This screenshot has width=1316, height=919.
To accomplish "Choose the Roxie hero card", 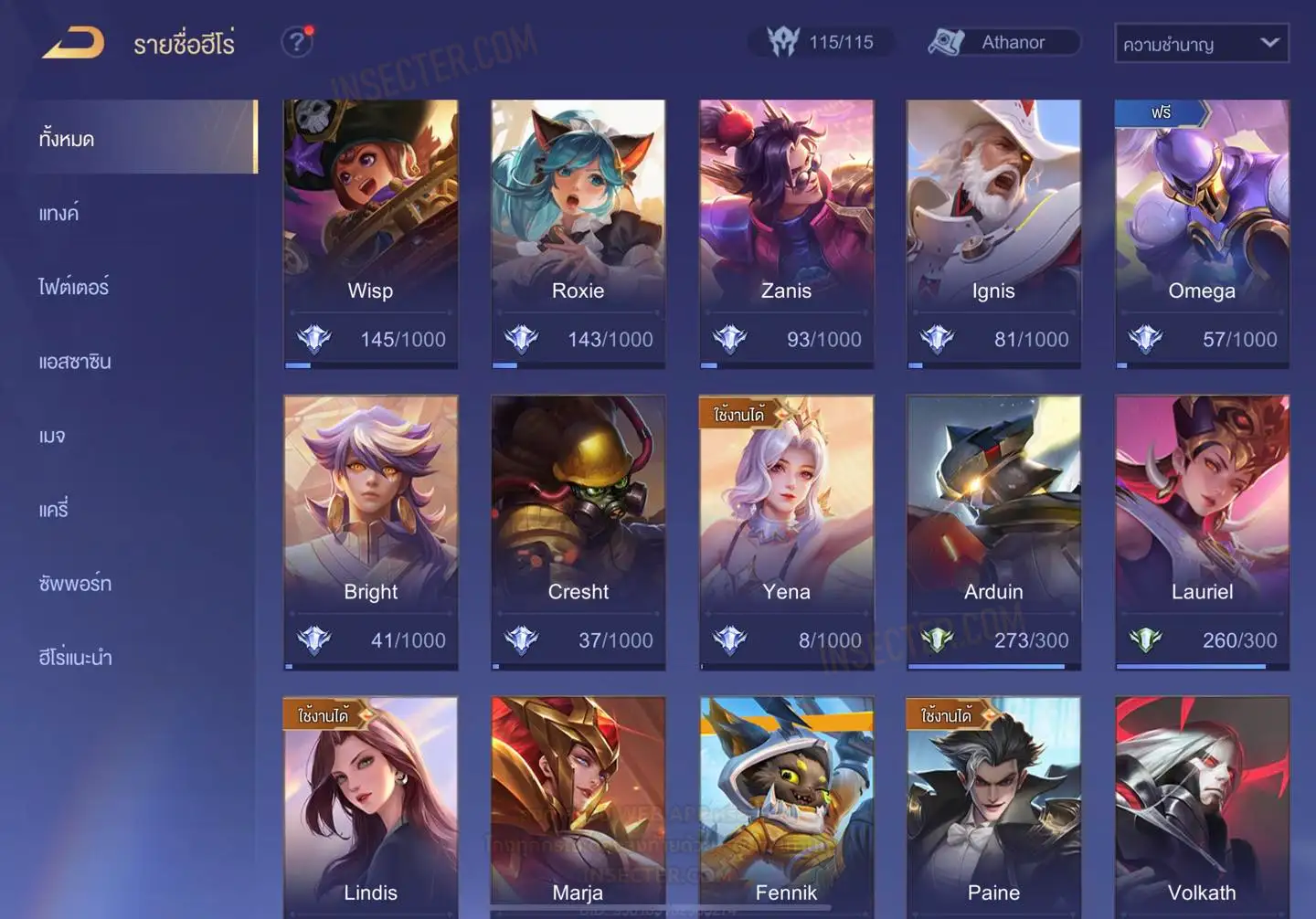I will 578,233.
